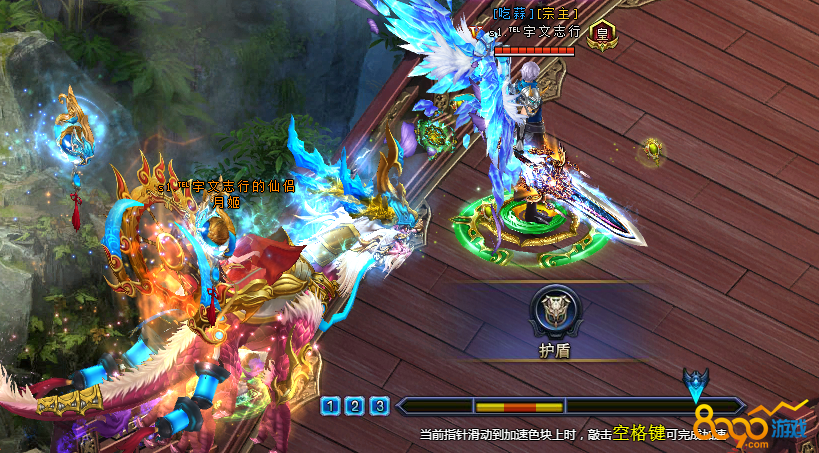
Task: Select the blue number 2 button
Action: tap(355, 406)
